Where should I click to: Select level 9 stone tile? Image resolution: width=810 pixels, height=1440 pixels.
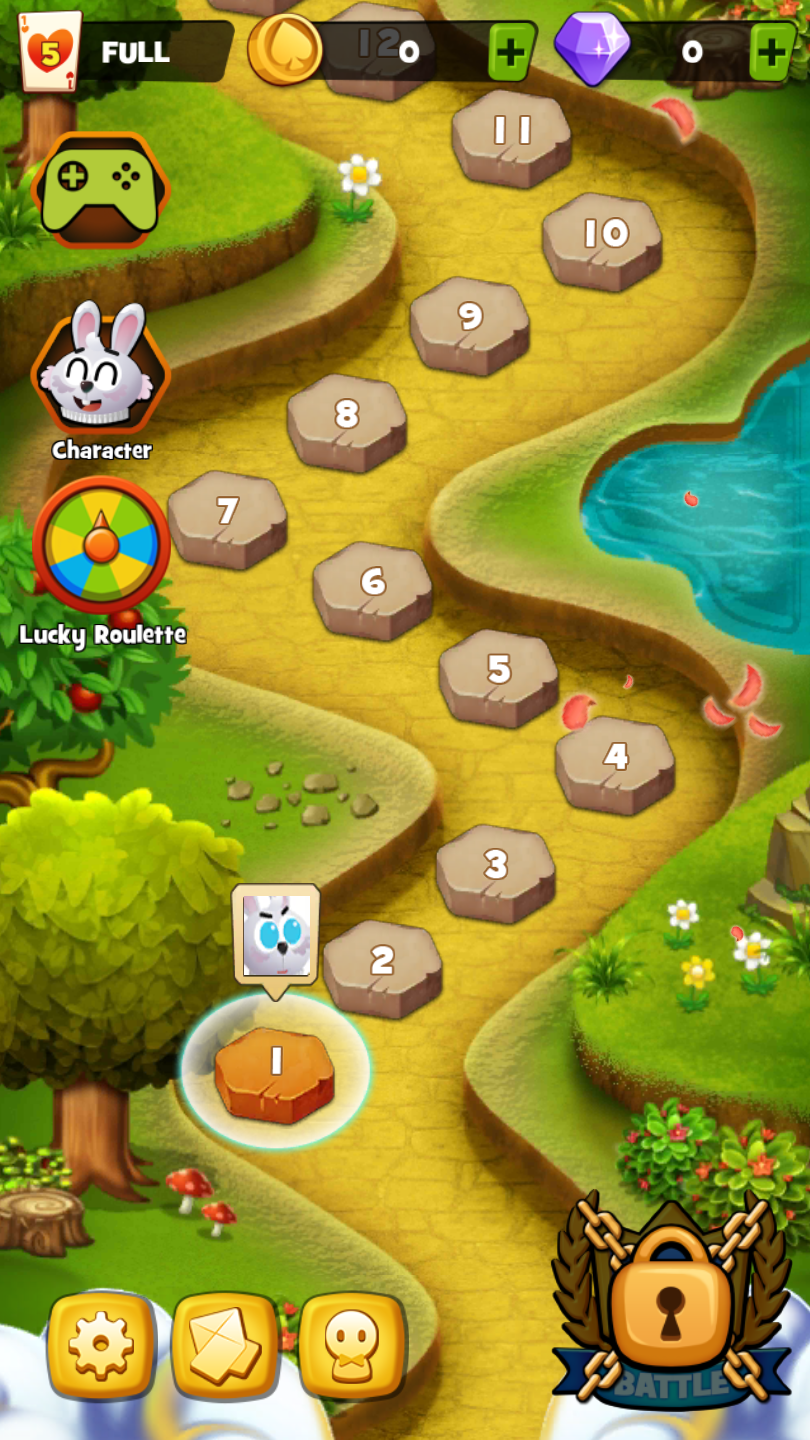point(470,321)
